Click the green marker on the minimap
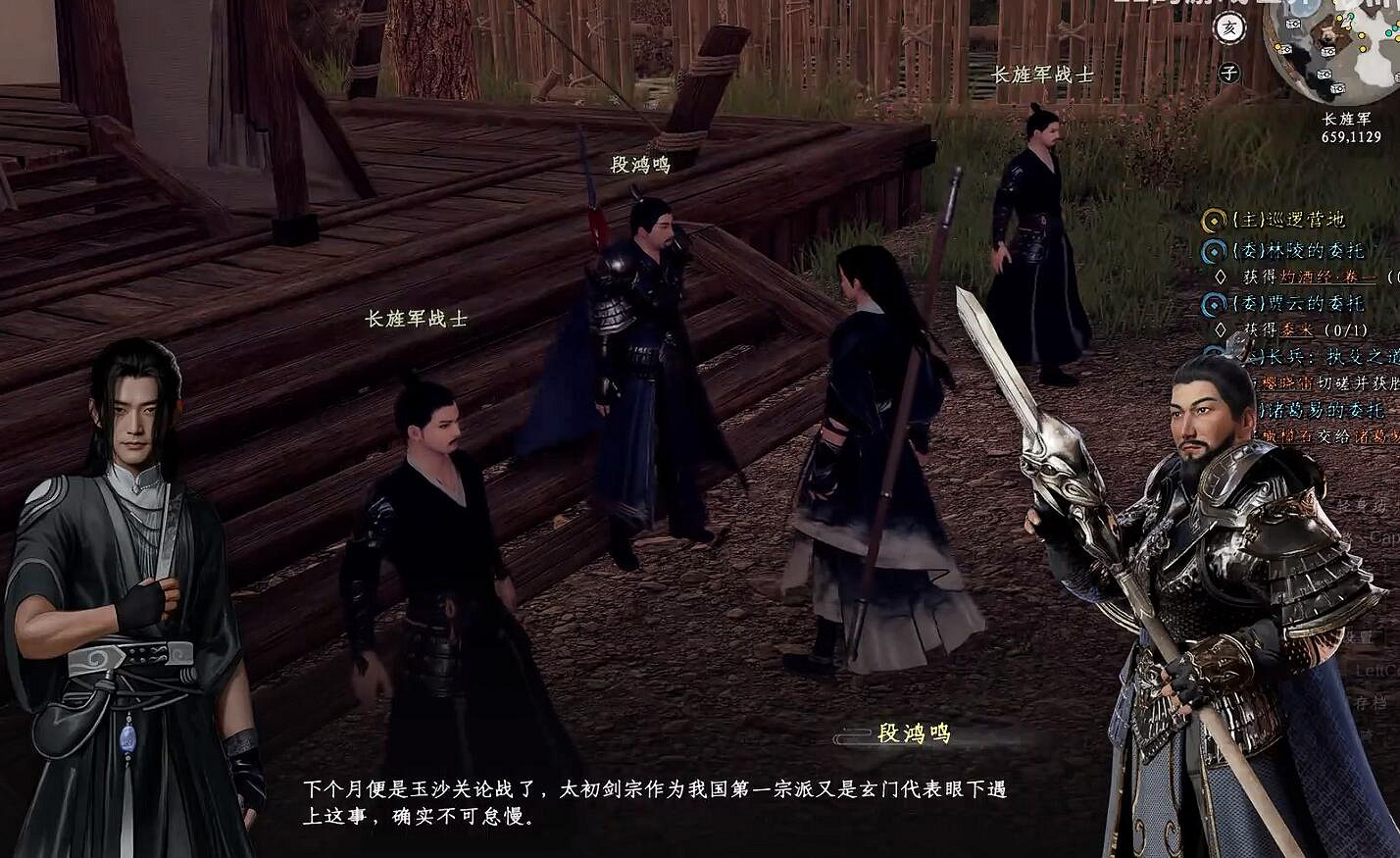 tap(1352, 17)
